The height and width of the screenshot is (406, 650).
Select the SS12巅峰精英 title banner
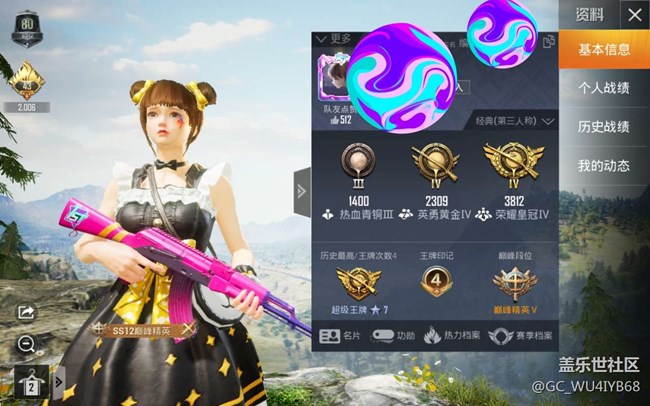(140, 328)
